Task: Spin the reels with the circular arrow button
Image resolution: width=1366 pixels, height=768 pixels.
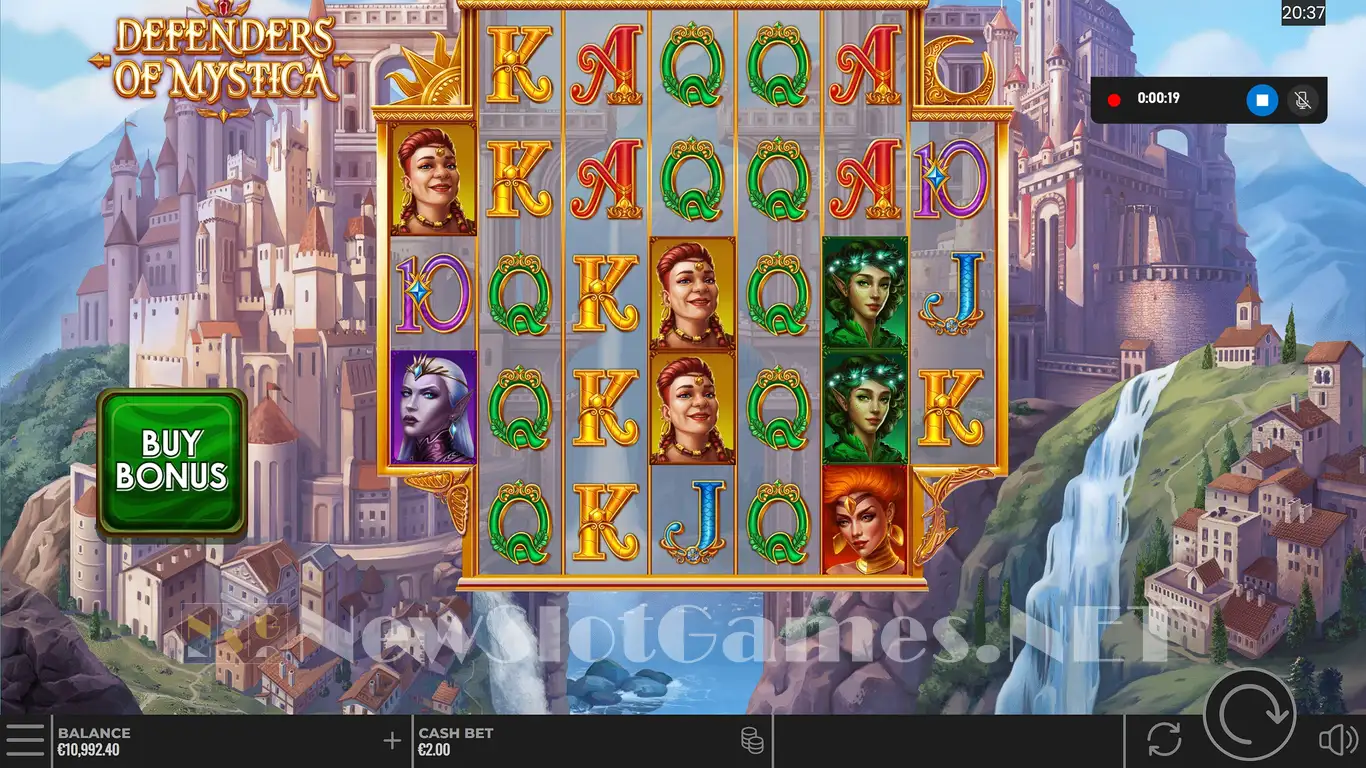Action: 1249,714
